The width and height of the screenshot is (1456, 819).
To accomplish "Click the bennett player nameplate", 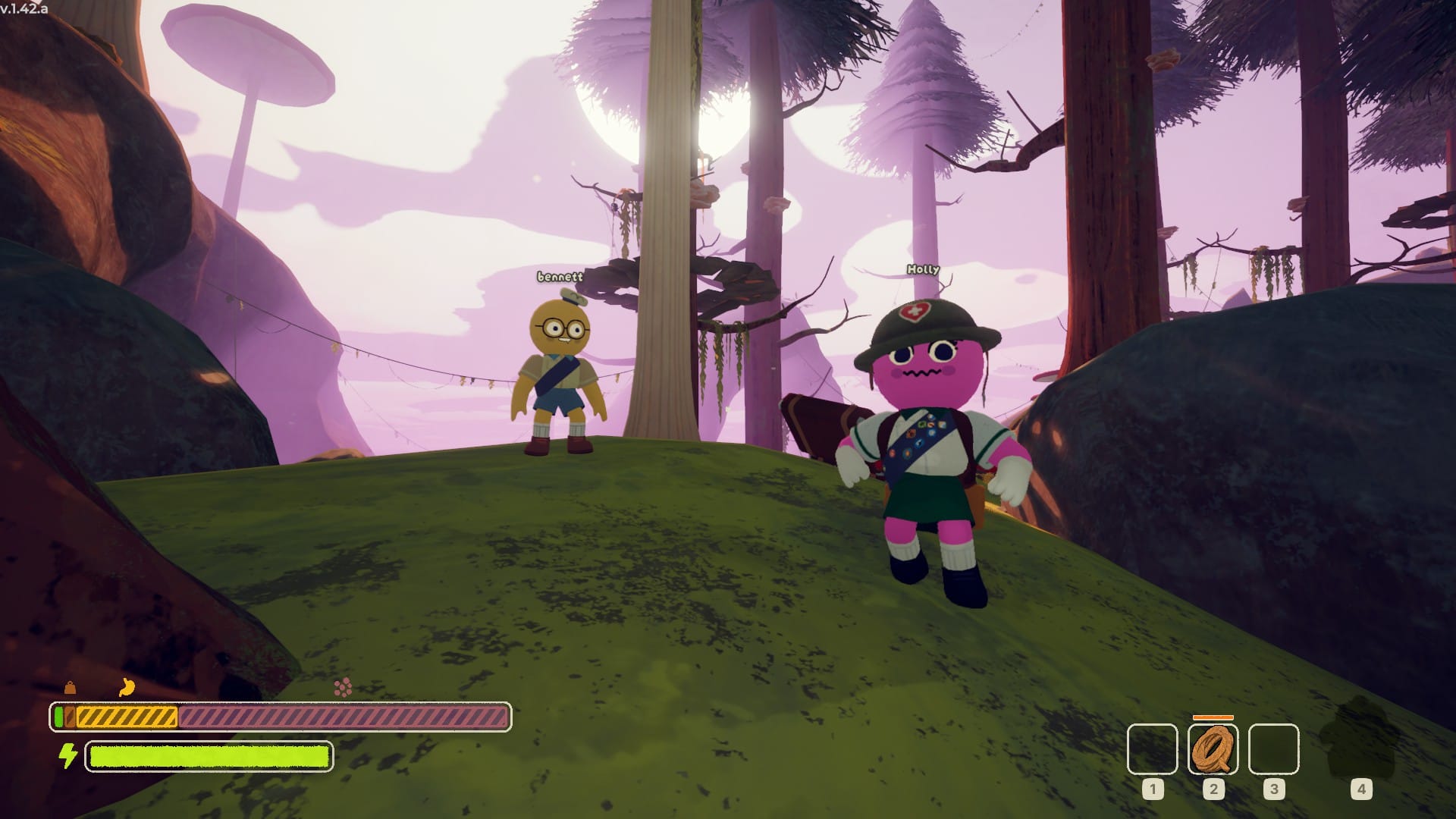I will pyautogui.click(x=559, y=277).
